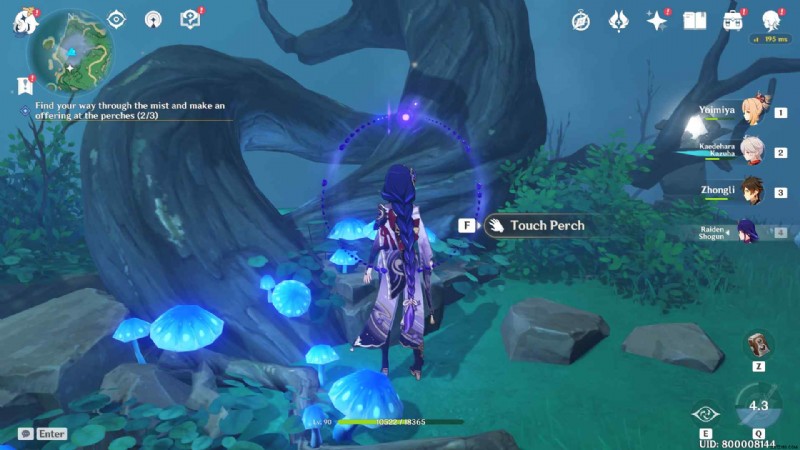Open the inventory backpack icon
Image resolution: width=800 pixels, height=450 pixels.
pyautogui.click(x=732, y=20)
